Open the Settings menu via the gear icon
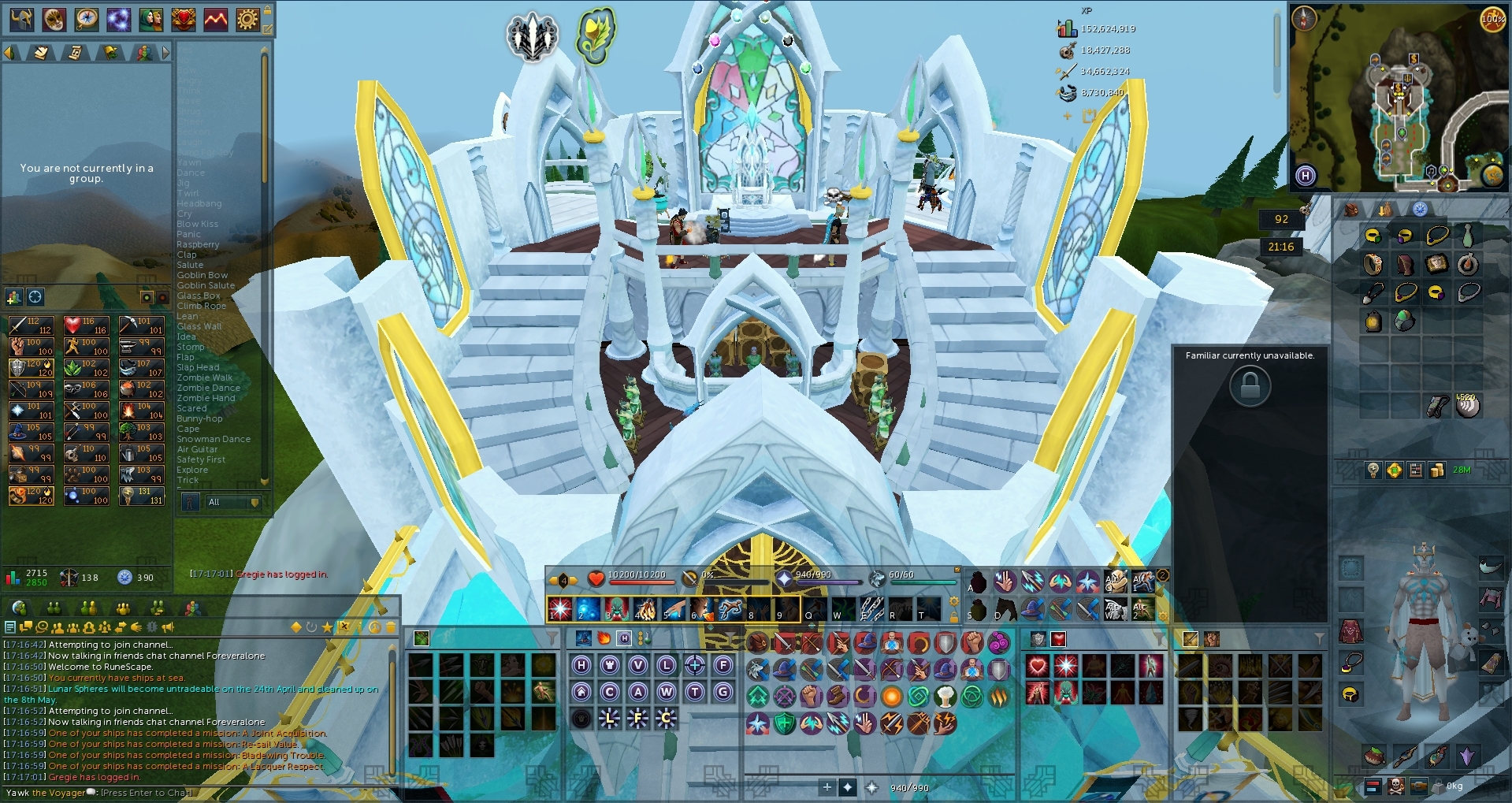The image size is (1512, 803). pyautogui.click(x=247, y=20)
